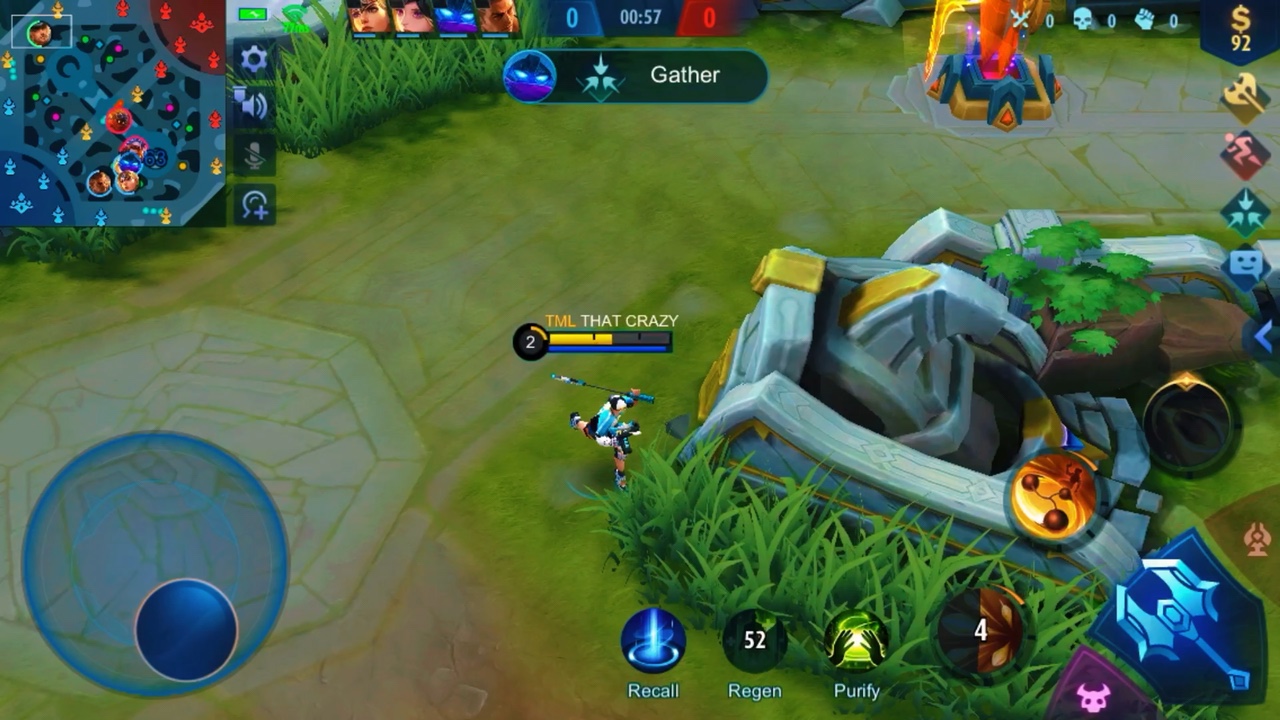Cast the Purify battle spell
This screenshot has height=720, width=1280.
pos(856,641)
